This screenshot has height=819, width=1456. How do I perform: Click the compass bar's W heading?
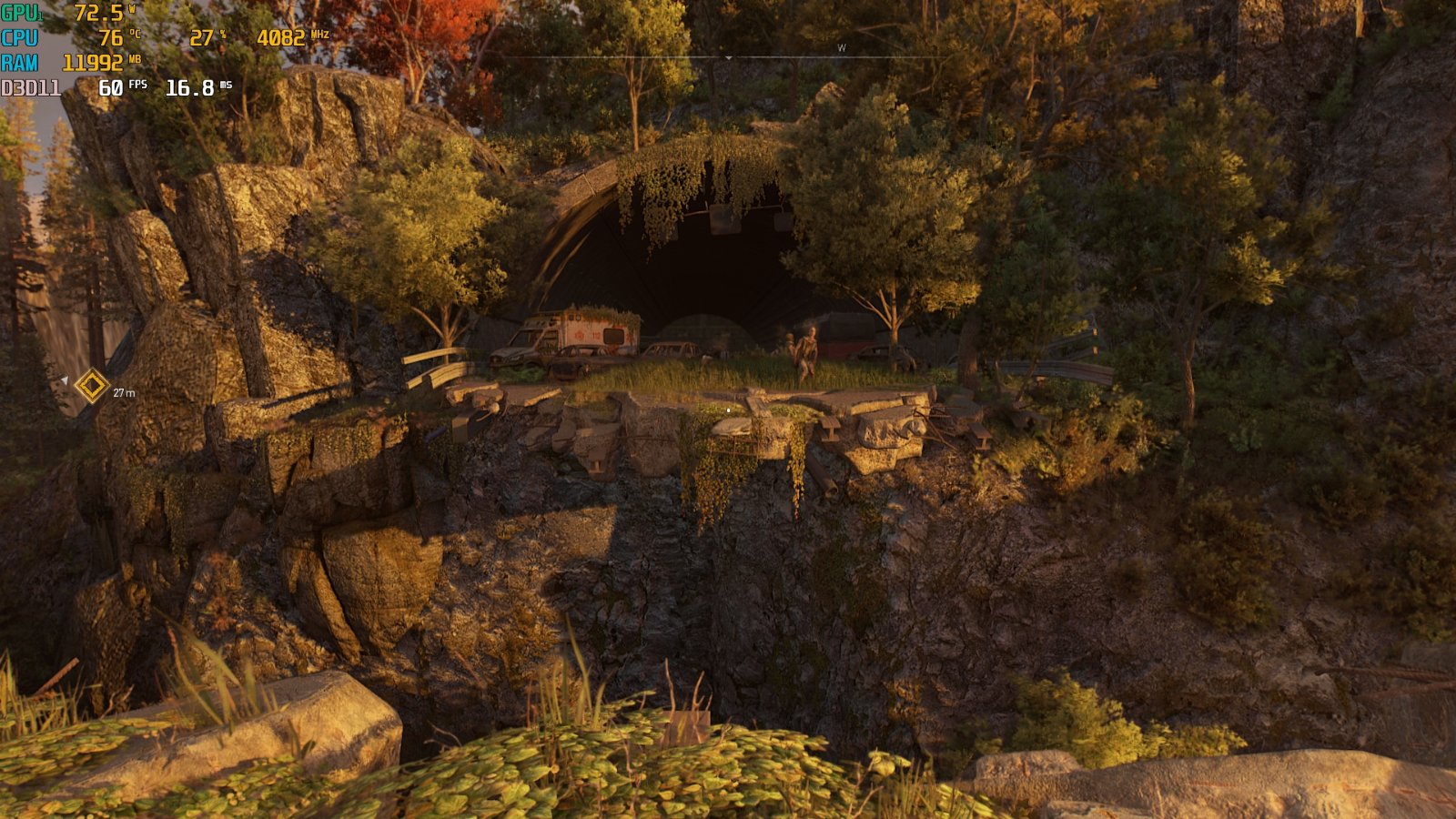pyautogui.click(x=842, y=48)
